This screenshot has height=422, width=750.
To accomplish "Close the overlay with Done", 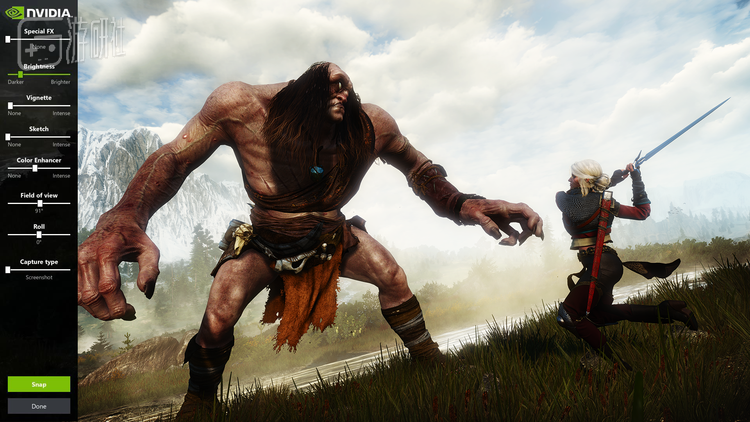I will [x=39, y=406].
